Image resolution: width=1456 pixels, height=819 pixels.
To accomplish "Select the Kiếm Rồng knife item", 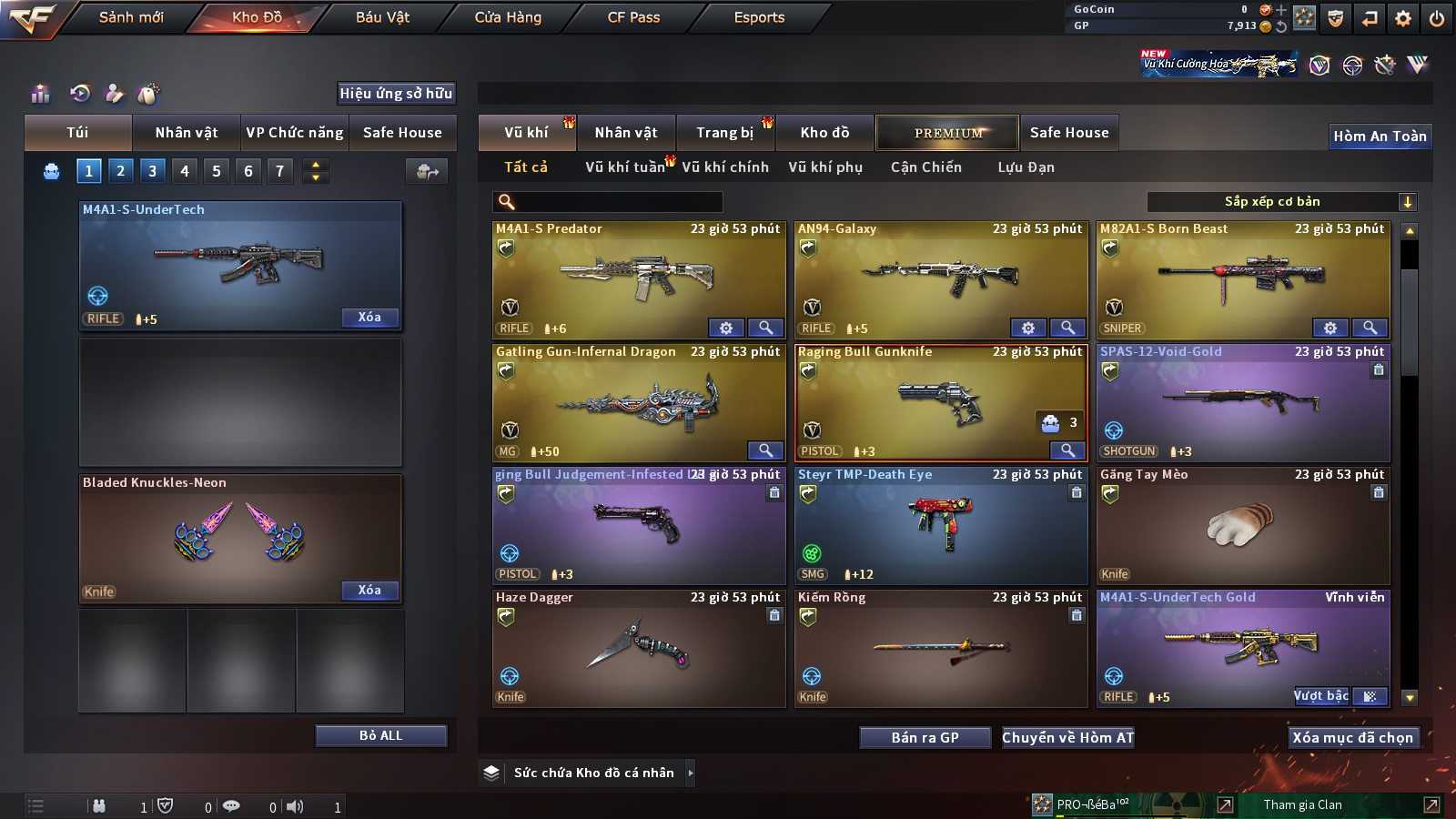I will [x=940, y=648].
